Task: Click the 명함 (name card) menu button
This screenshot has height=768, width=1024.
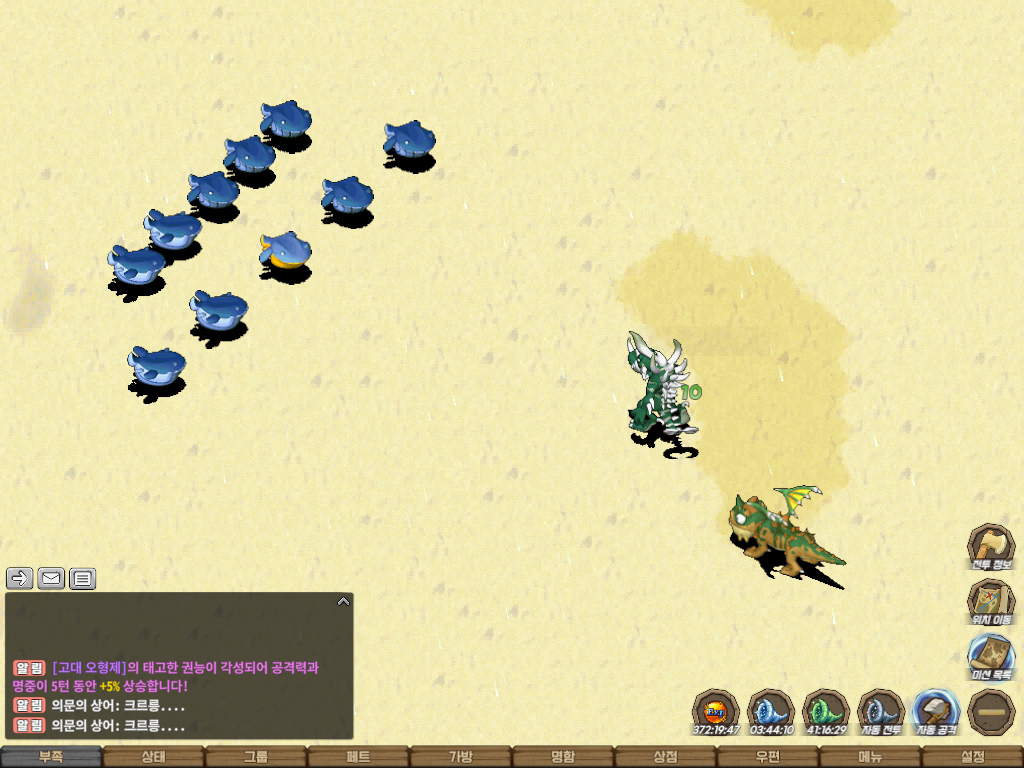Action: (563, 757)
